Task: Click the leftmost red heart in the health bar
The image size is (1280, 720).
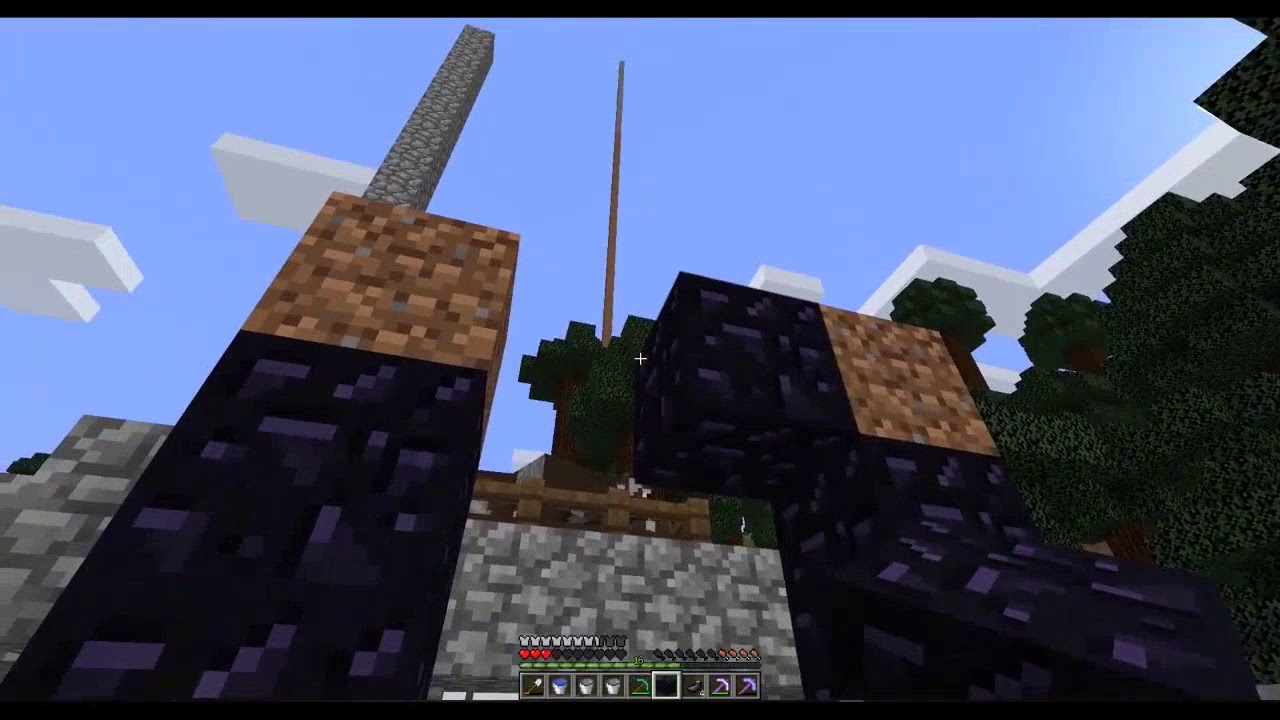Action: click(524, 654)
